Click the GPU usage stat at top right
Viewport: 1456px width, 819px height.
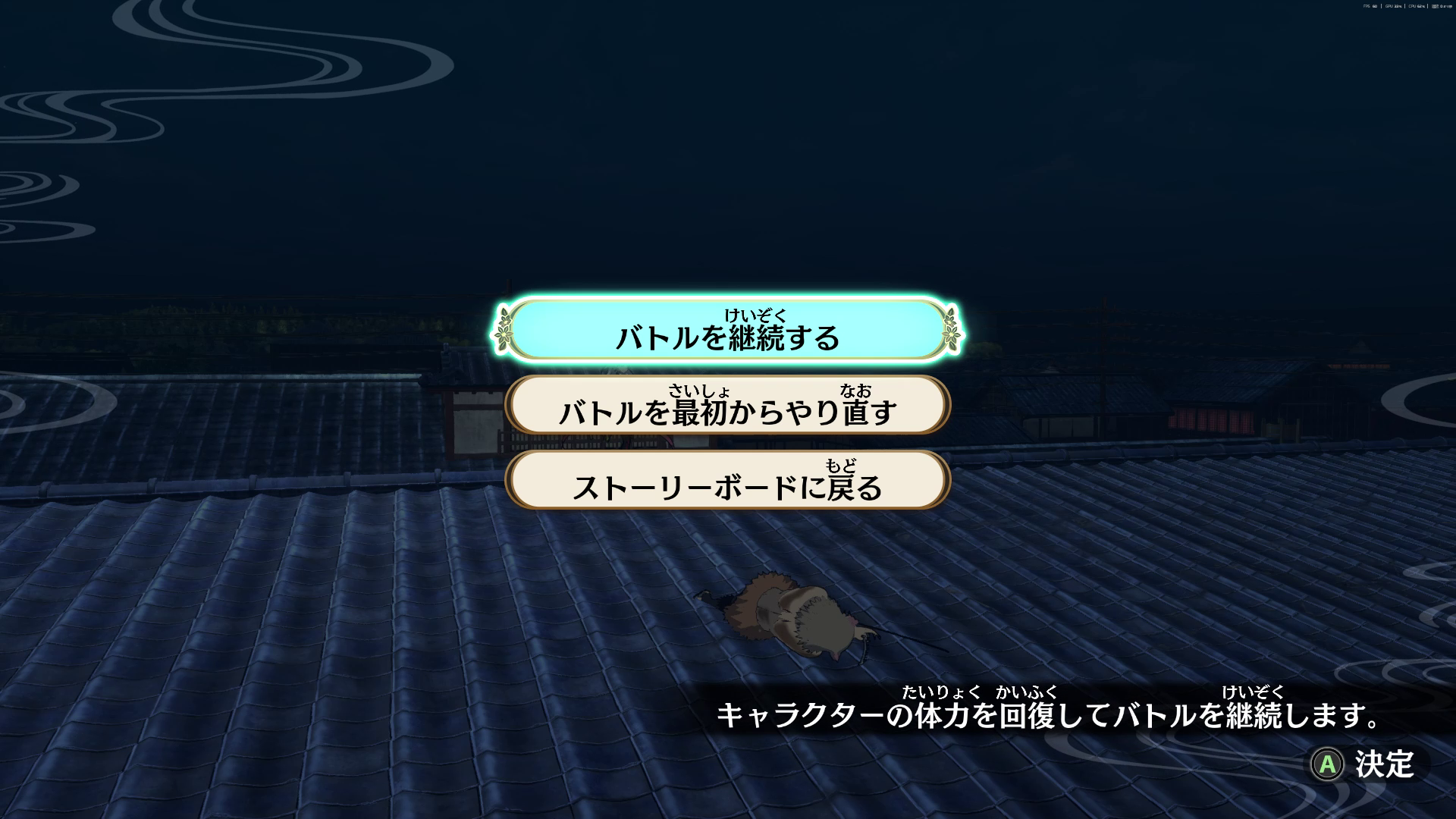click(1393, 6)
